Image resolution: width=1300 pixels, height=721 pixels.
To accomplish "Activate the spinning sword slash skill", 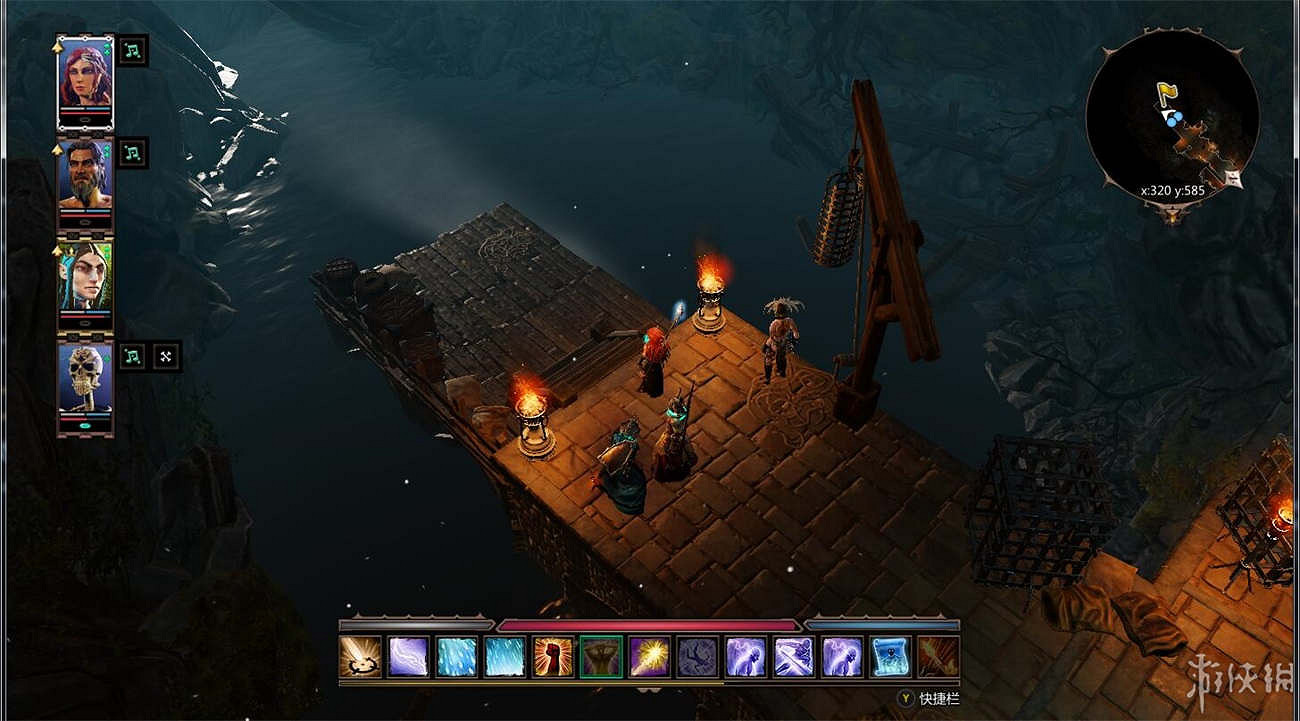I will click(x=360, y=657).
